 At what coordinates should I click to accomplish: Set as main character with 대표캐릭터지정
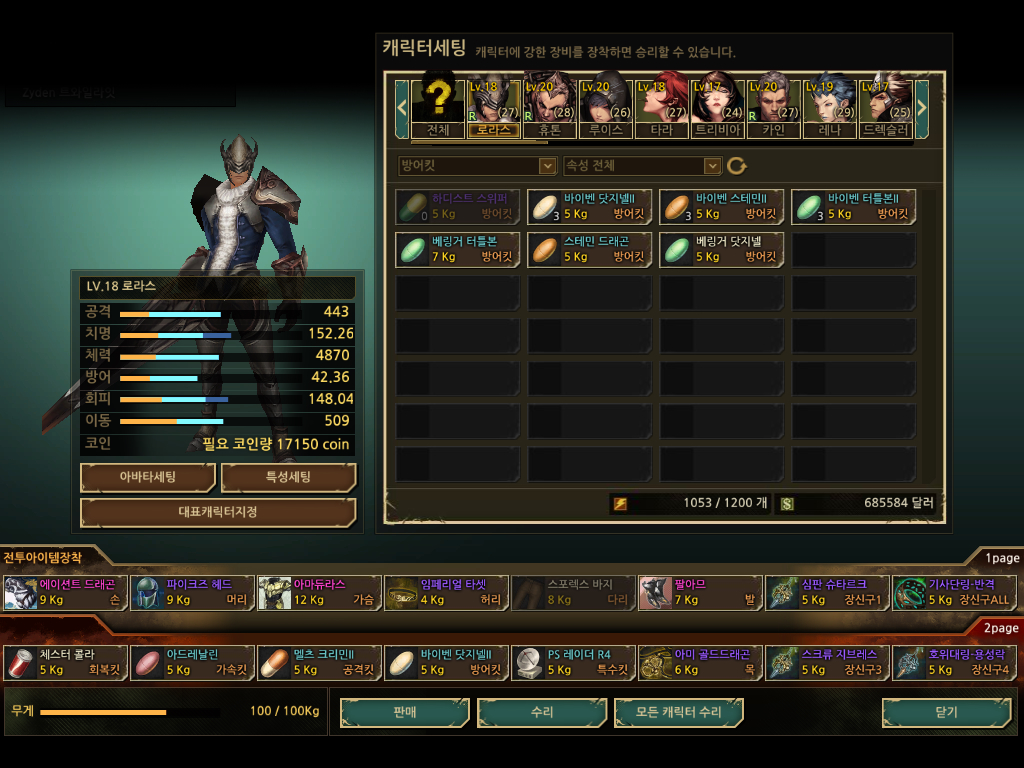218,513
